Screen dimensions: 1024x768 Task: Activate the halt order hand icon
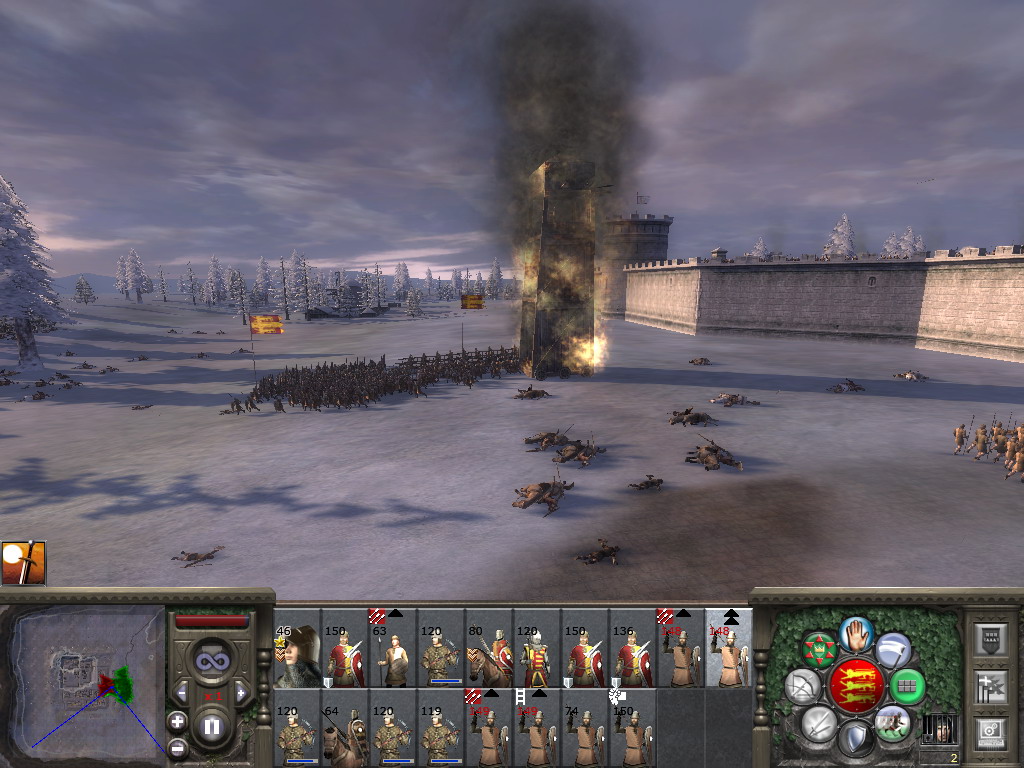coord(855,632)
